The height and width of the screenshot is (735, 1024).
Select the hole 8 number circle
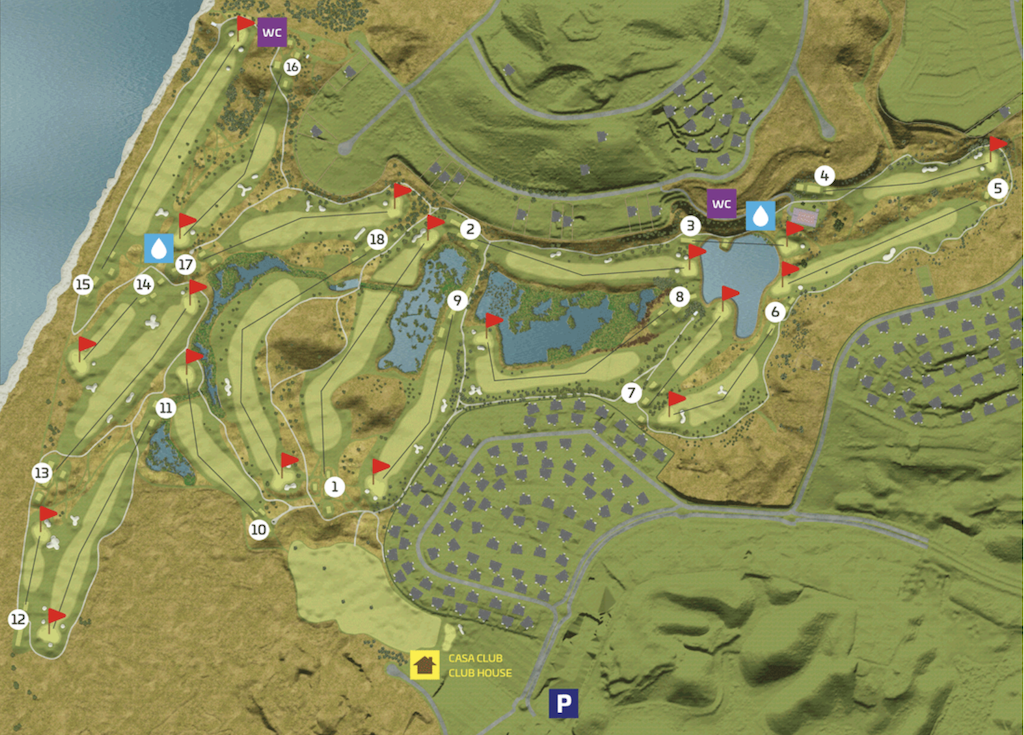pyautogui.click(x=680, y=297)
